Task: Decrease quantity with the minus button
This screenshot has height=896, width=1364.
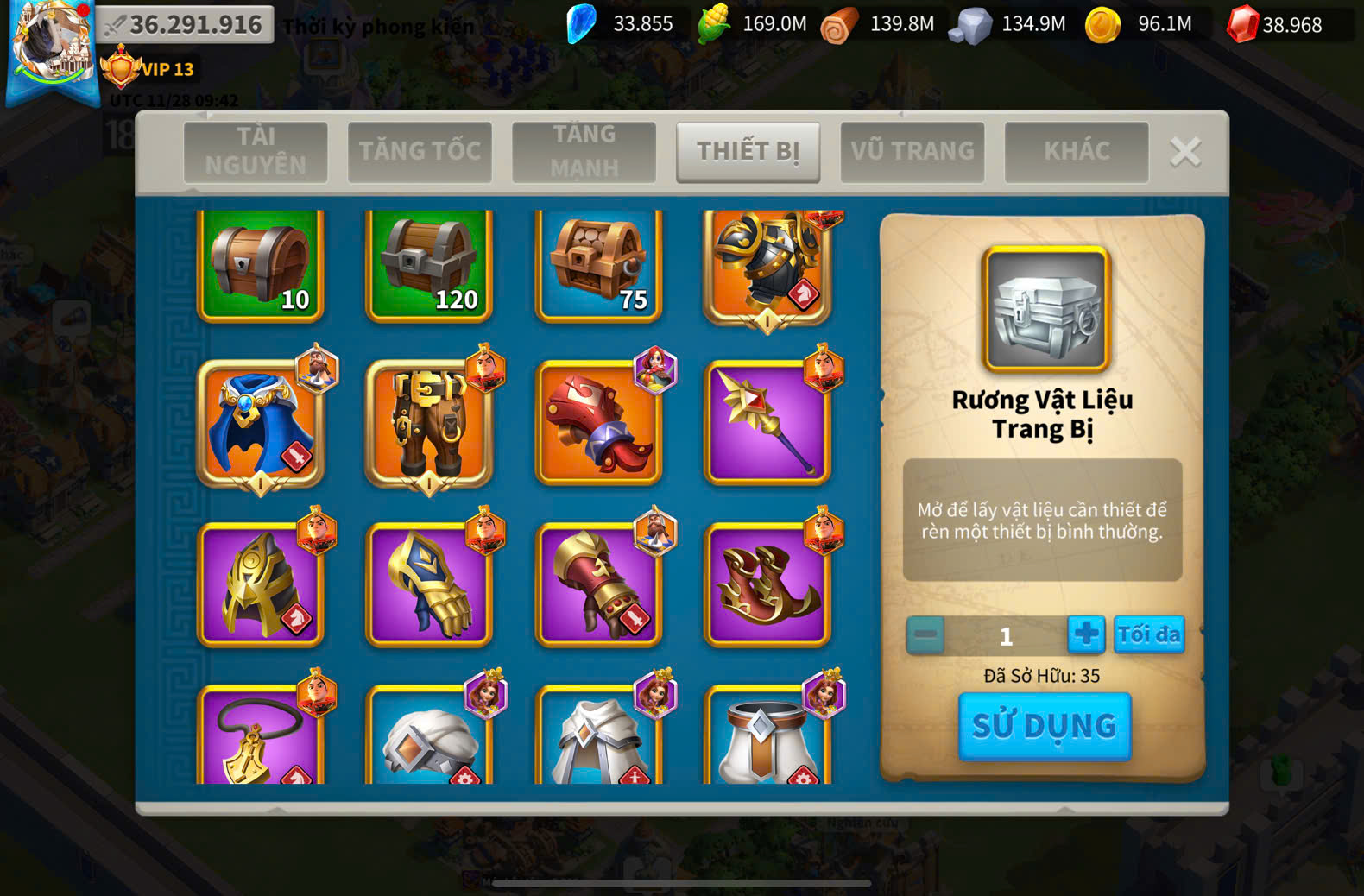Action: click(x=925, y=635)
